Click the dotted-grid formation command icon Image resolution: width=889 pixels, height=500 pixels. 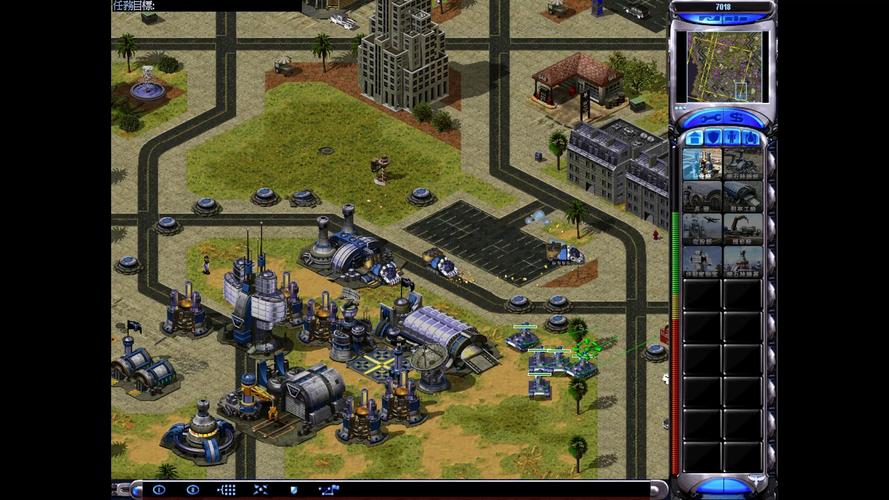pos(227,490)
